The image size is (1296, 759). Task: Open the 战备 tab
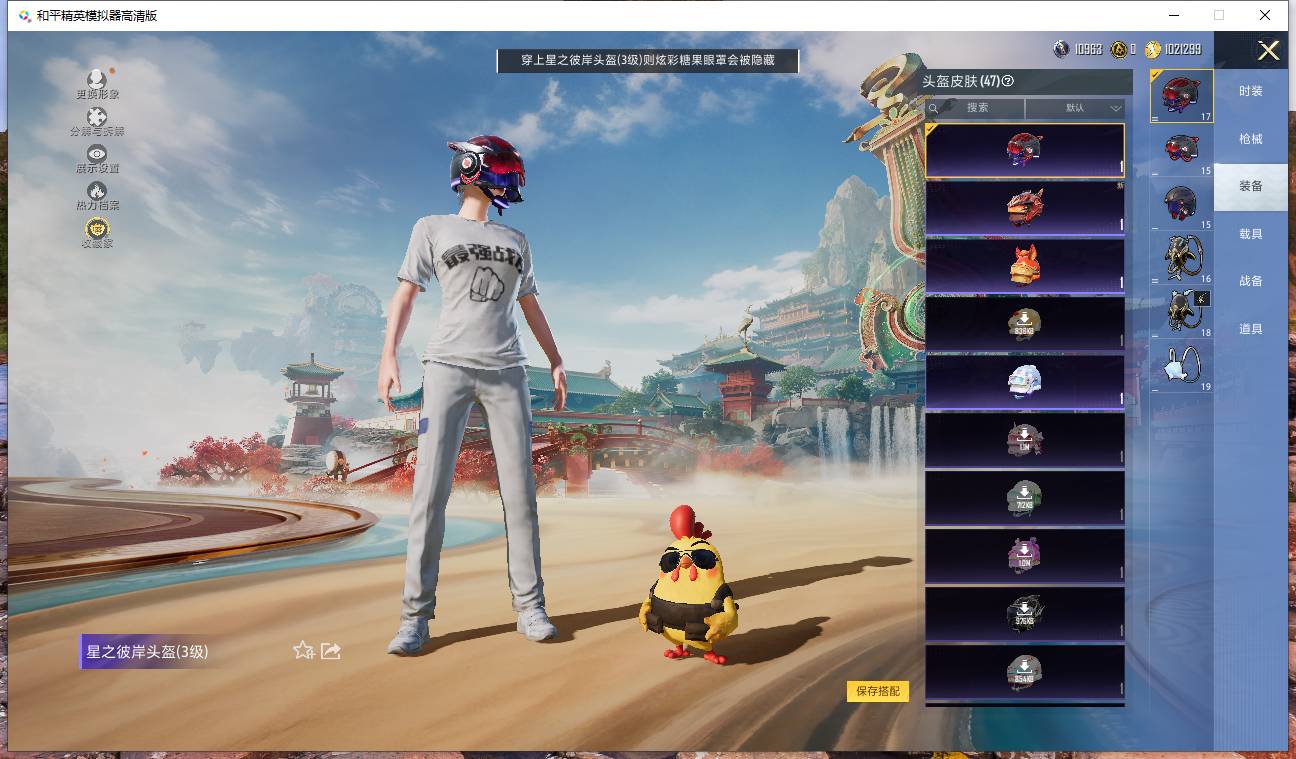click(1251, 281)
